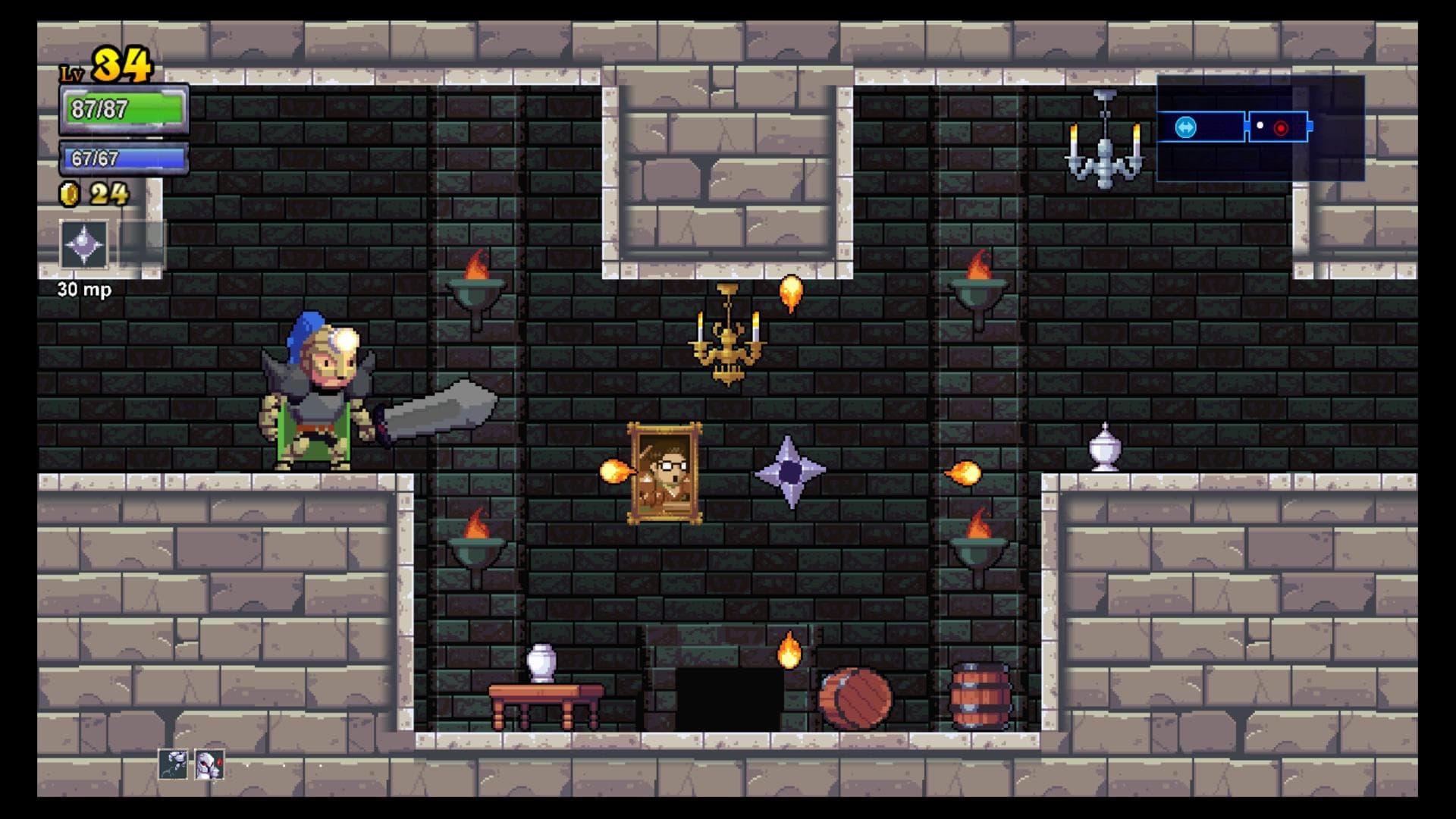
Task: Click the 30 mp spell cost label
Action: click(x=83, y=289)
